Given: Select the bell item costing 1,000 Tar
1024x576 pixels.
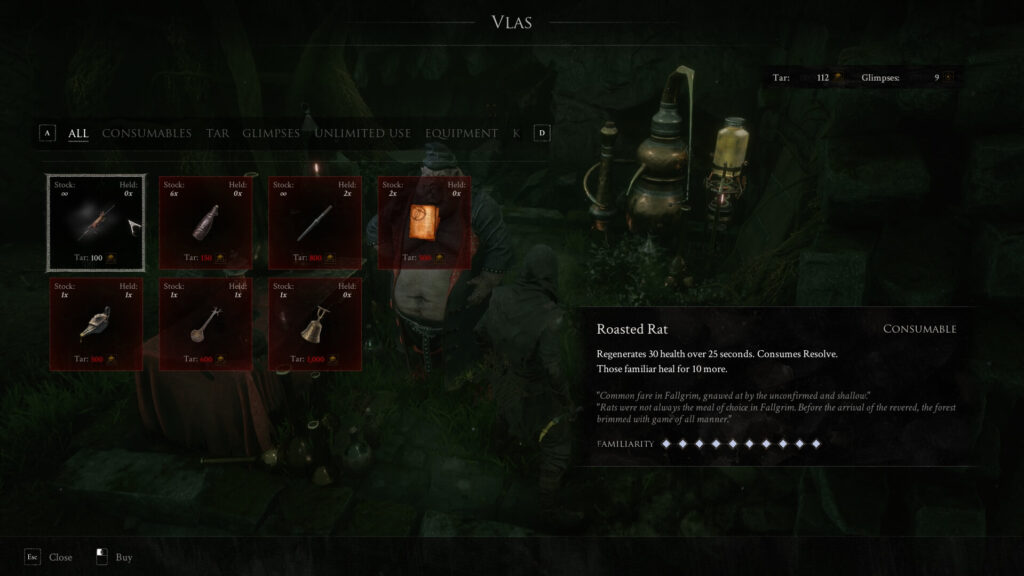Looking at the screenshot, I should tap(315, 324).
